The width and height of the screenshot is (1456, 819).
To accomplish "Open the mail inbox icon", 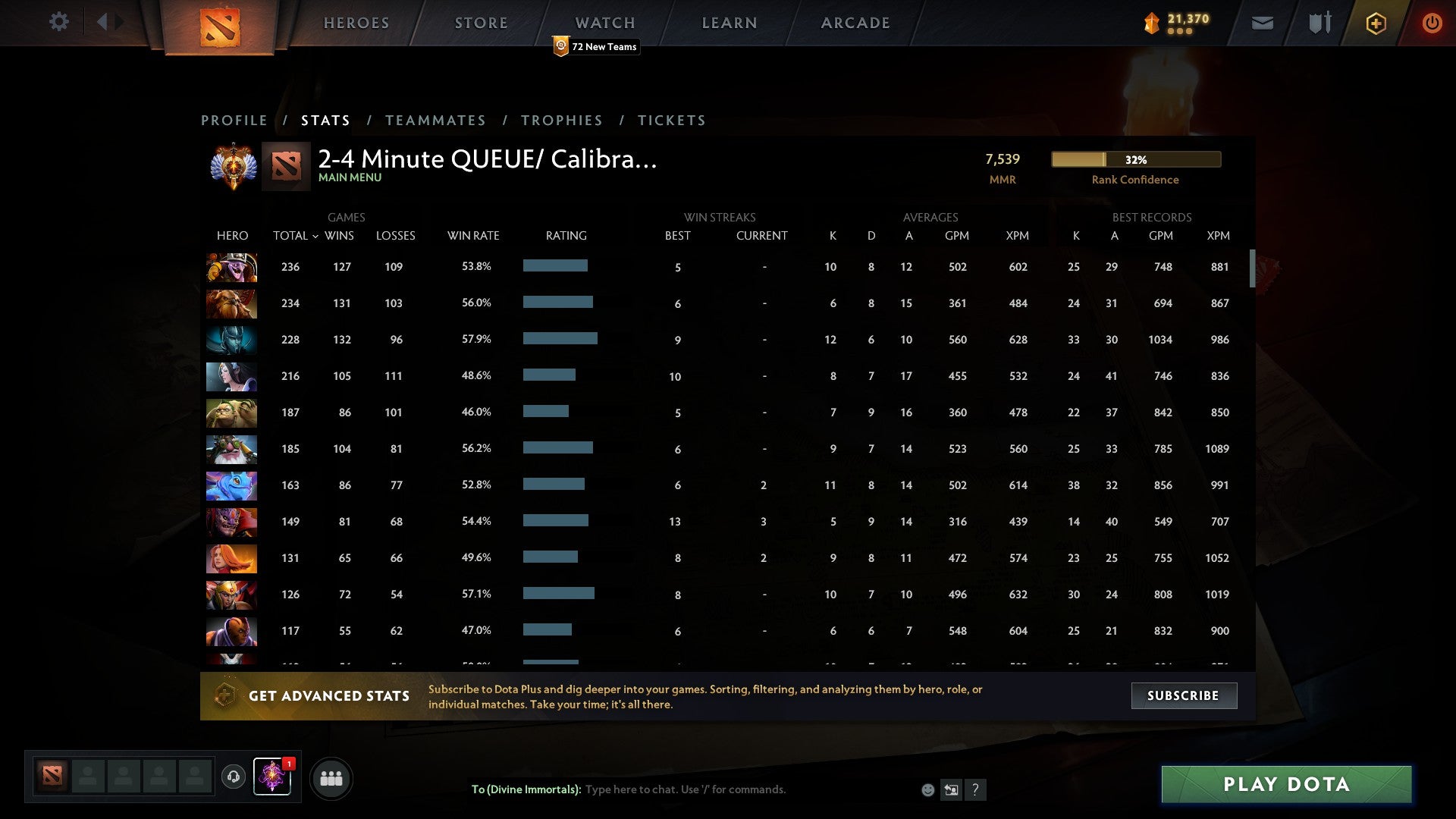I will click(x=1261, y=23).
